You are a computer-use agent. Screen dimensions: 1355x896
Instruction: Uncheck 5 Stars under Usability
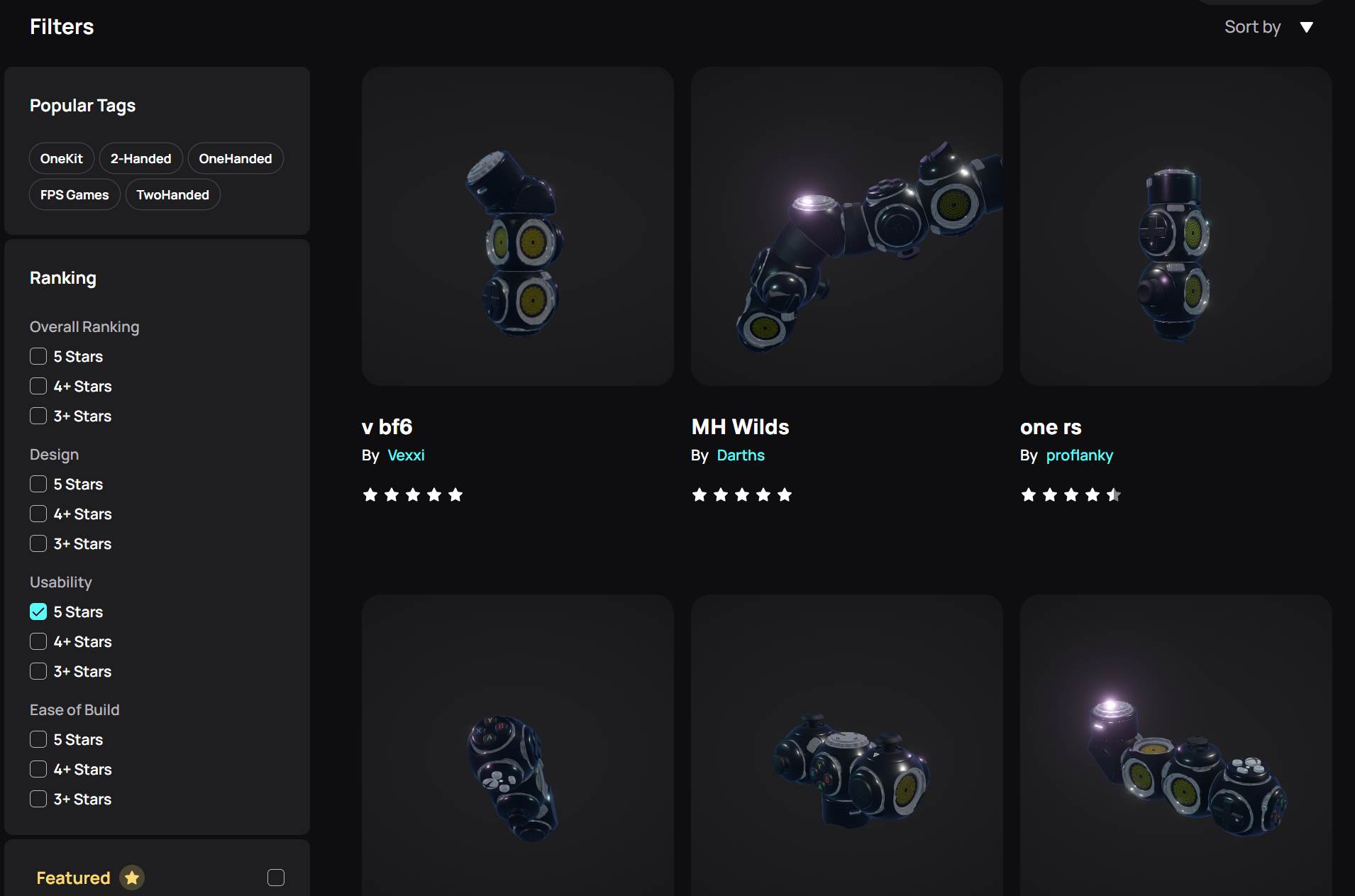tap(38, 612)
